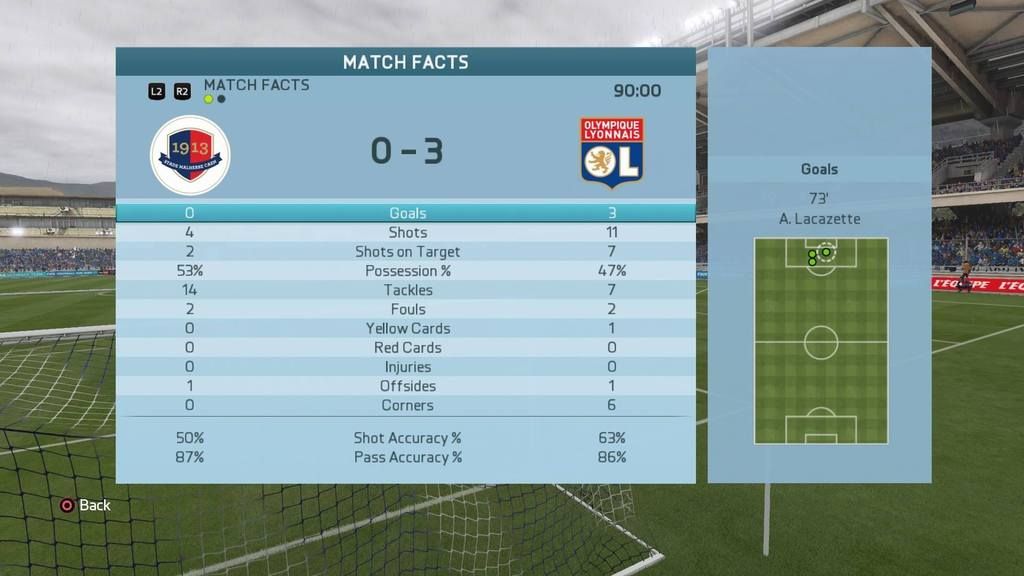Choose the Possession % row
Screen dimensions: 1024x576
click(x=407, y=271)
